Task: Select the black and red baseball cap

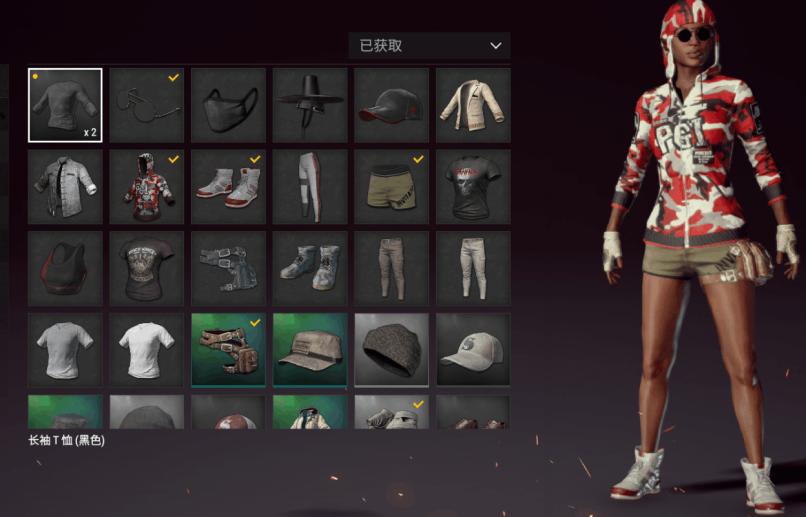Action: pos(392,105)
